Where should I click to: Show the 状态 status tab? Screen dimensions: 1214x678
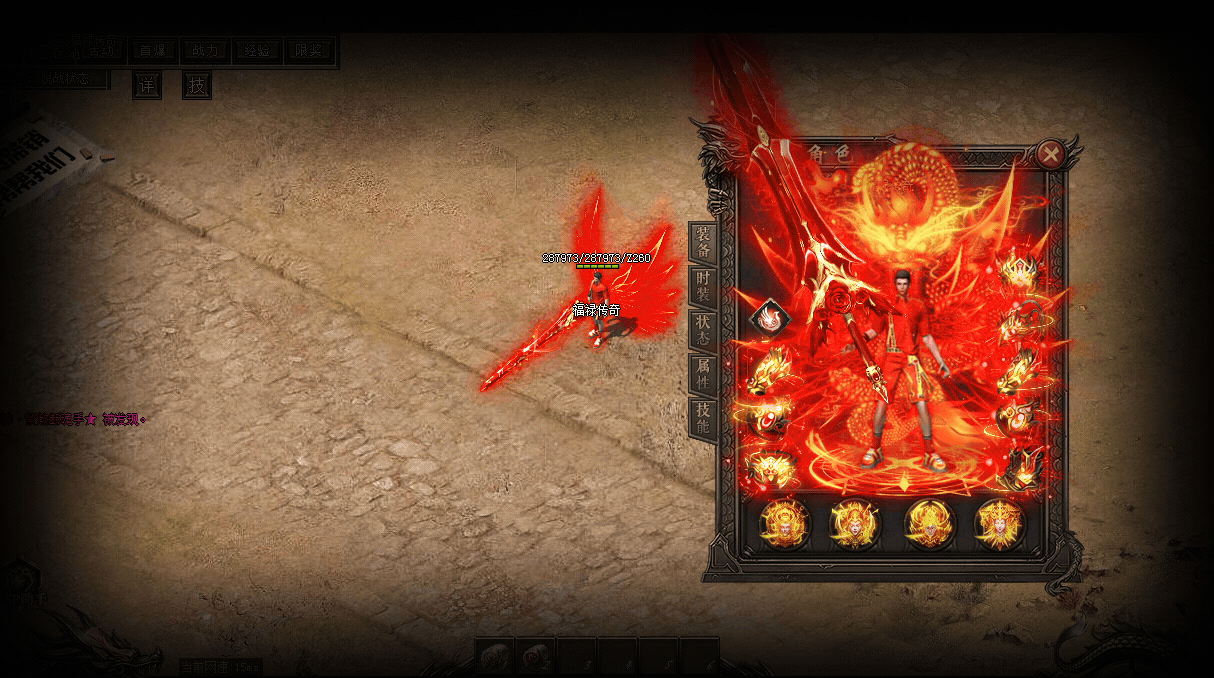703,330
